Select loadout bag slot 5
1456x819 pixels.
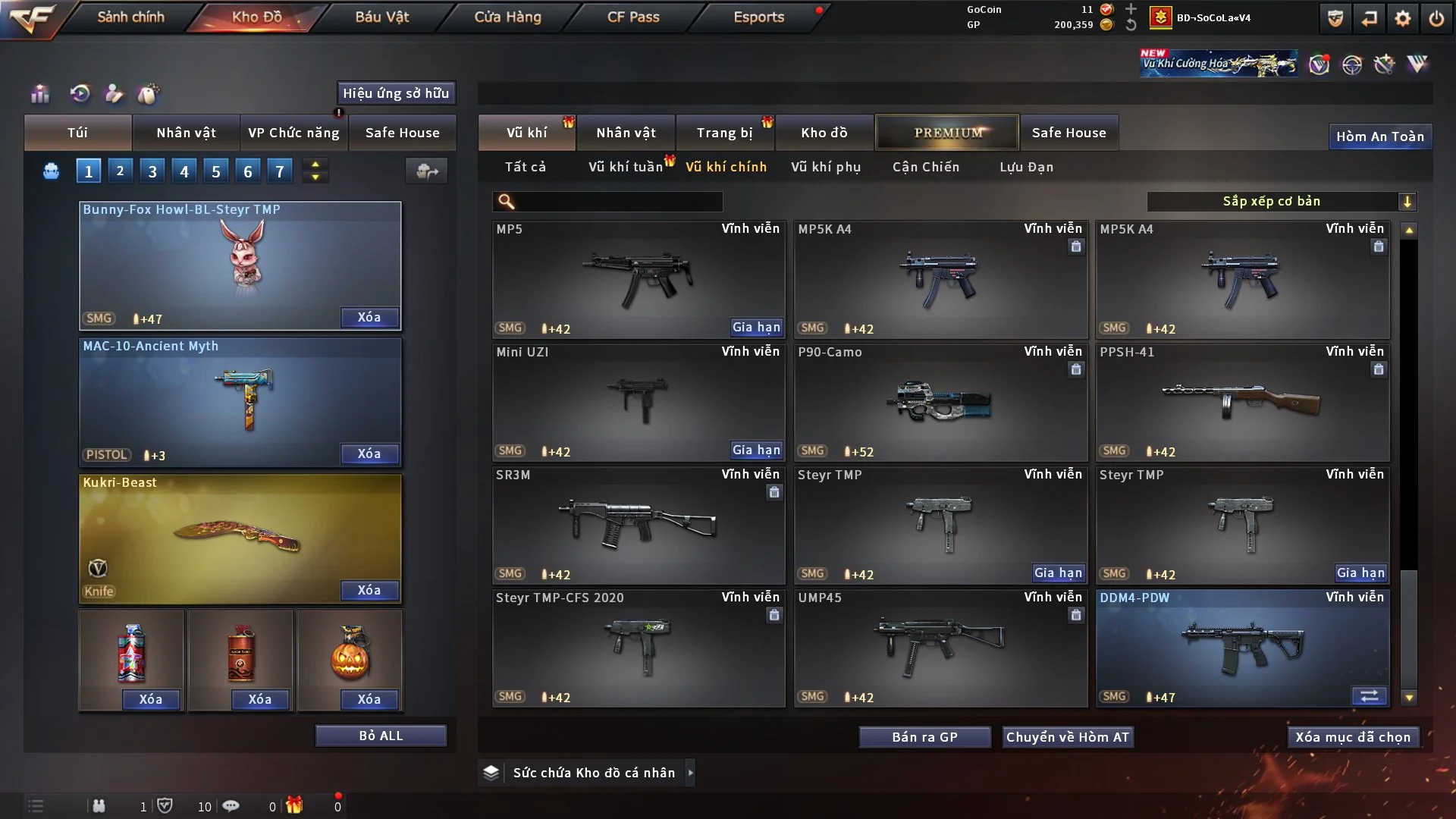click(215, 171)
